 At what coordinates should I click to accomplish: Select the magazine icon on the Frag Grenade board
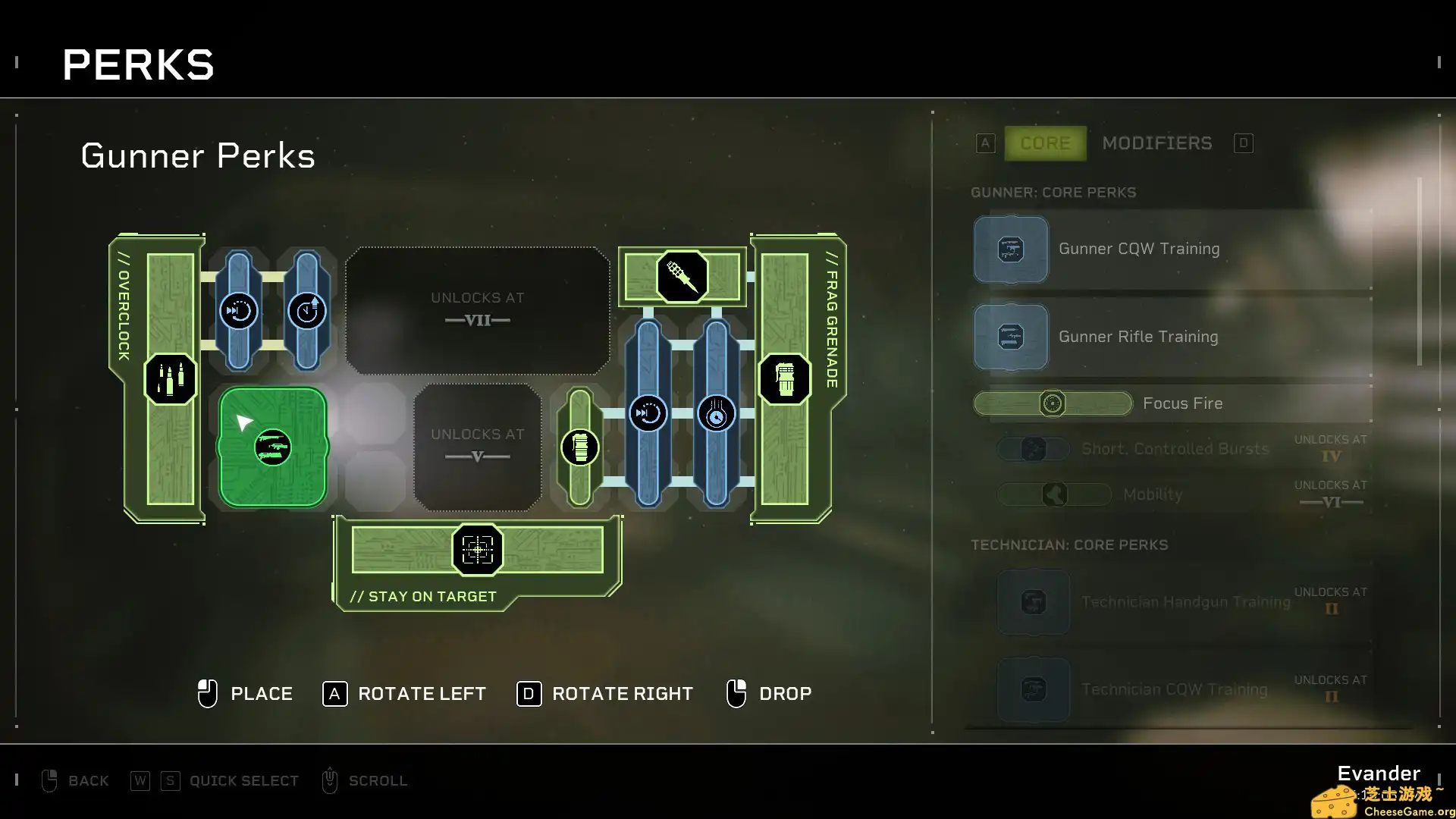click(x=786, y=379)
